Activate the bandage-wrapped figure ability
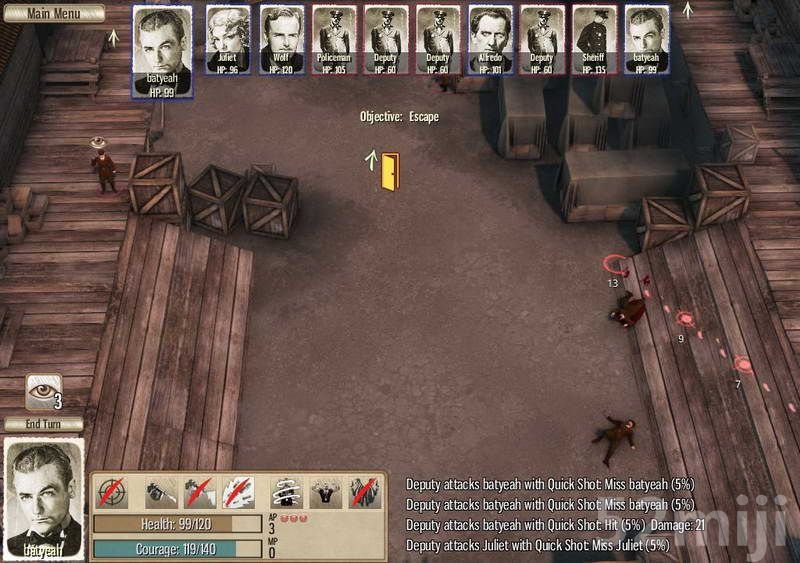800x563 pixels. click(287, 492)
